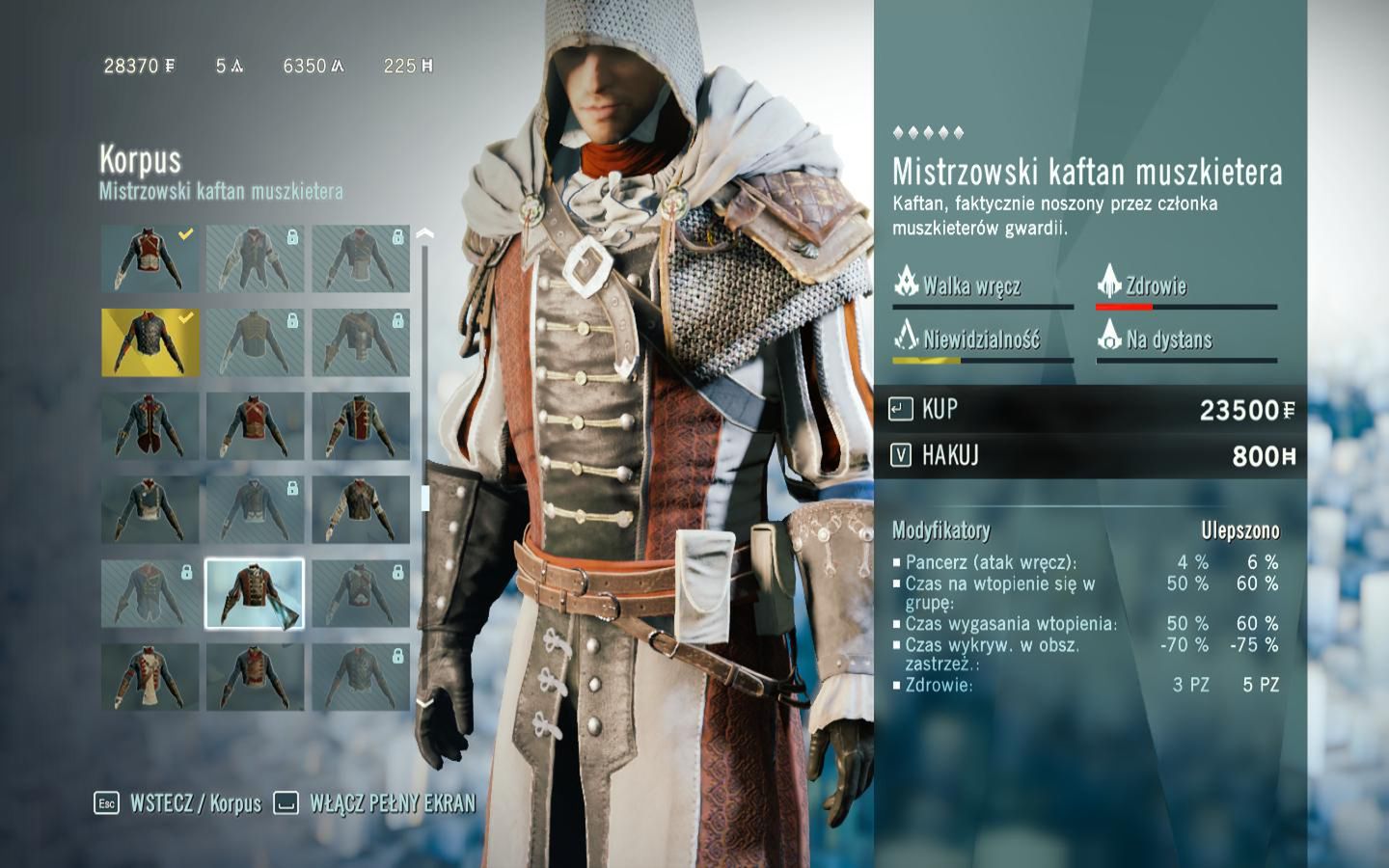Click the Niewidzialność stealth stat icon
Screen dimensions: 1389x868
pyautogui.click(x=905, y=339)
